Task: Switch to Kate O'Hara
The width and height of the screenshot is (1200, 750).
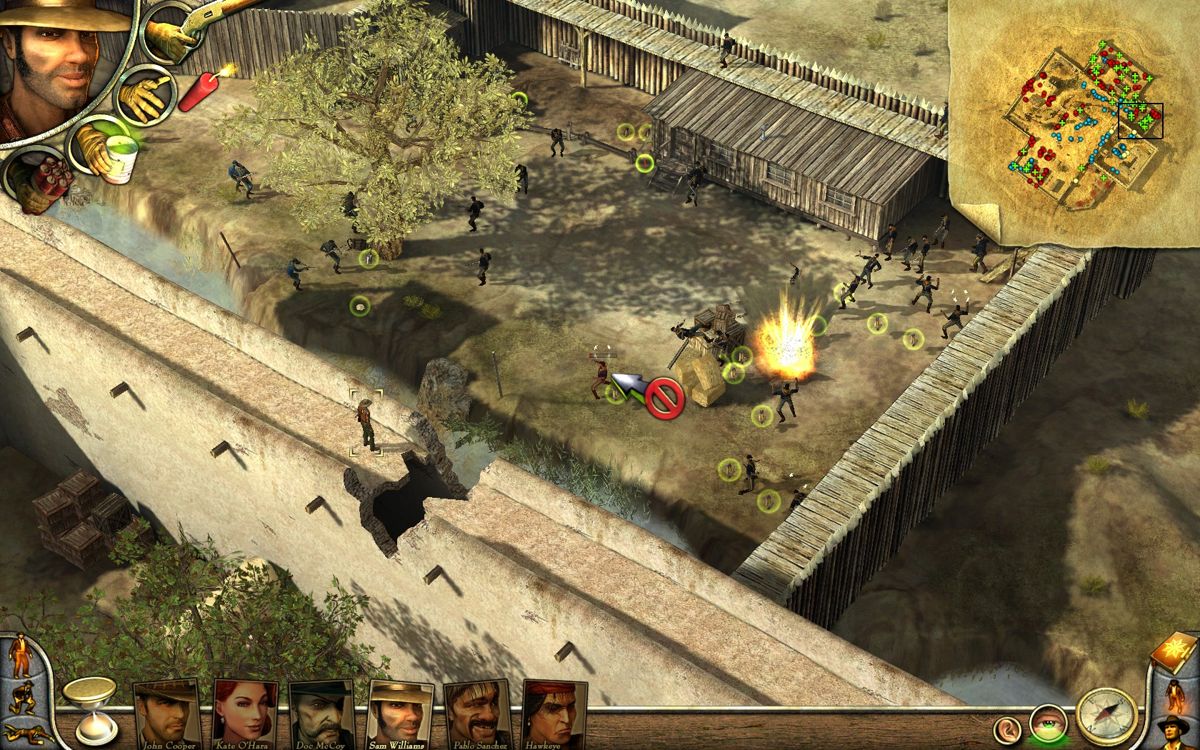Action: (x=245, y=713)
